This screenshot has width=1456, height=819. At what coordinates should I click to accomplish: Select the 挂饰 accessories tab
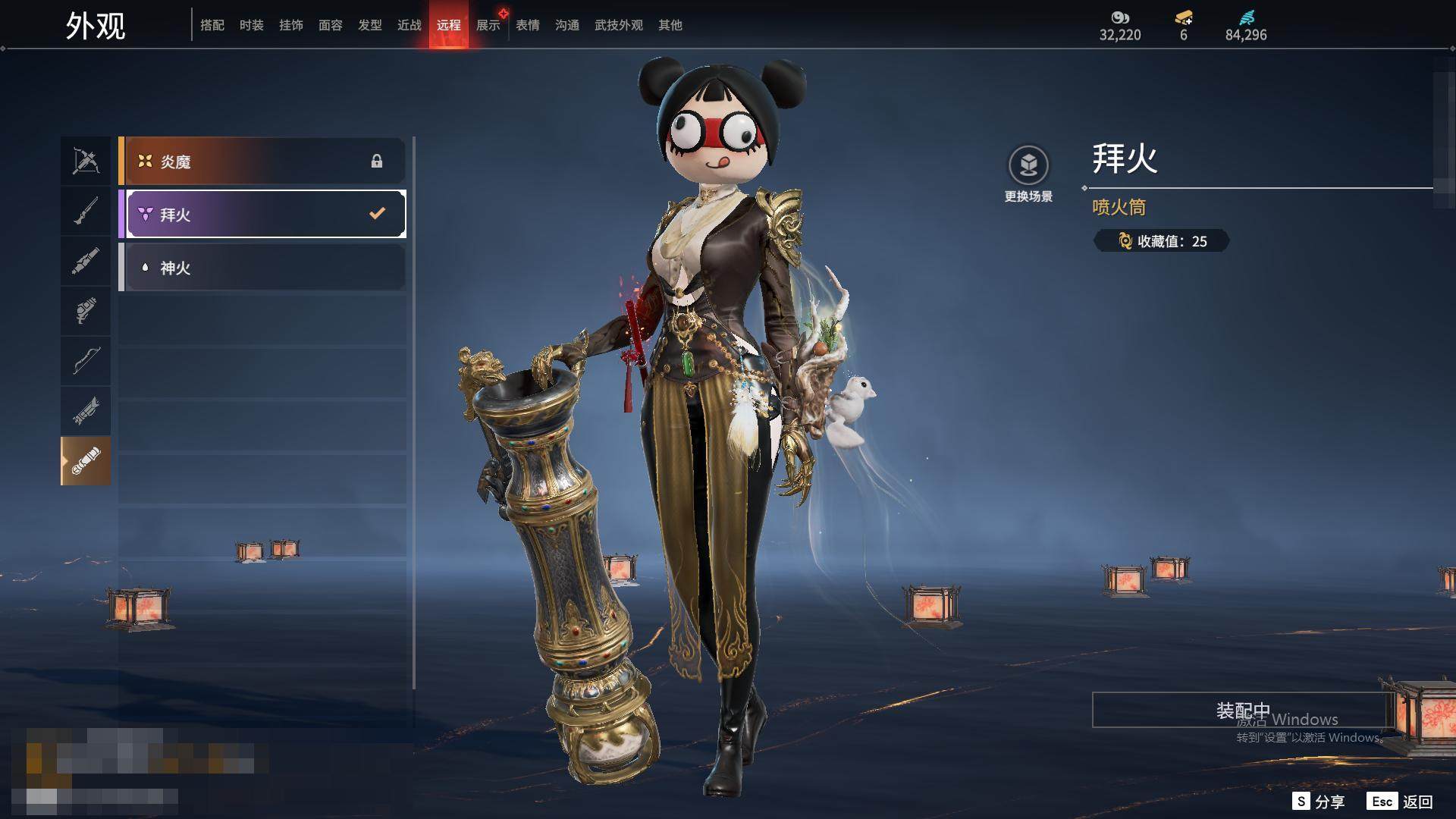pyautogui.click(x=291, y=25)
